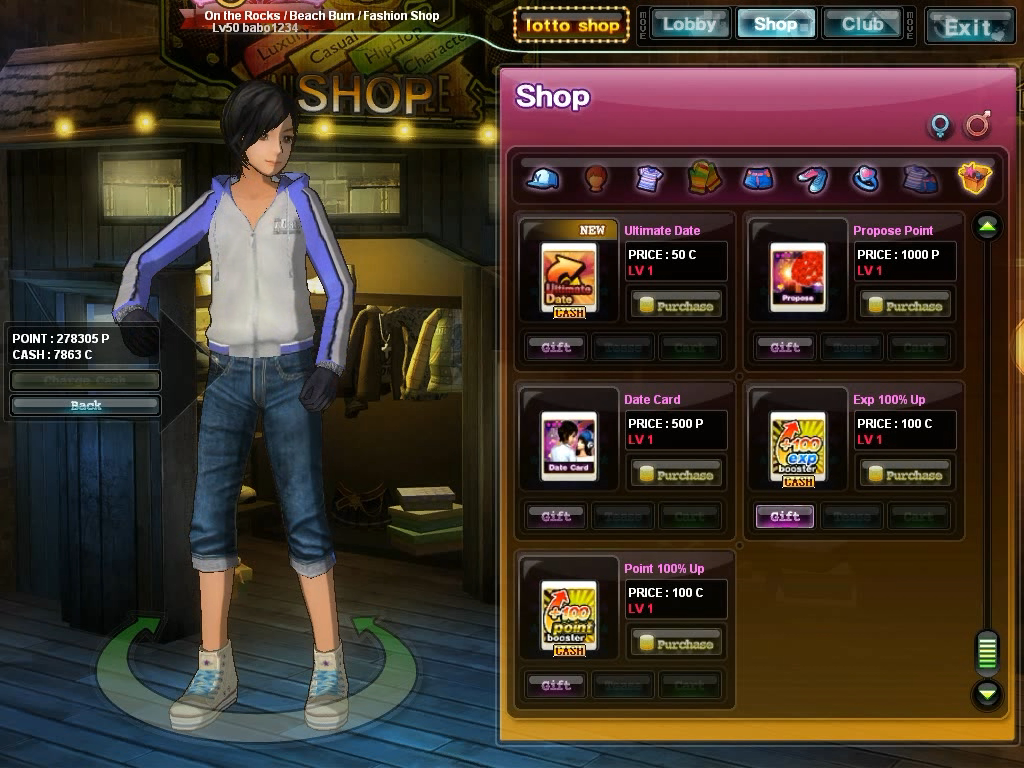The image size is (1024, 768).
Task: Open the hat category
Action: coord(543,179)
